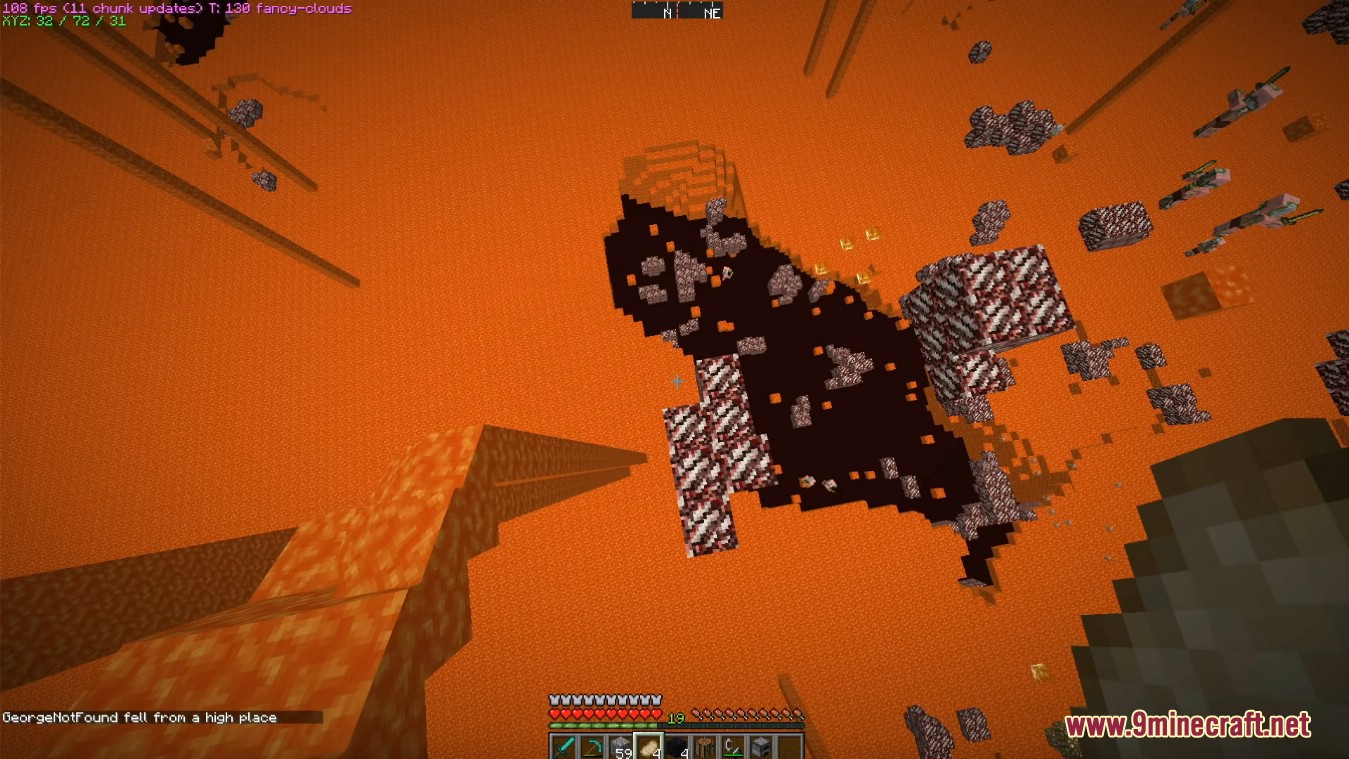The image size is (1349, 759).
Task: Pick the black coal stack slot
Action: tap(677, 747)
